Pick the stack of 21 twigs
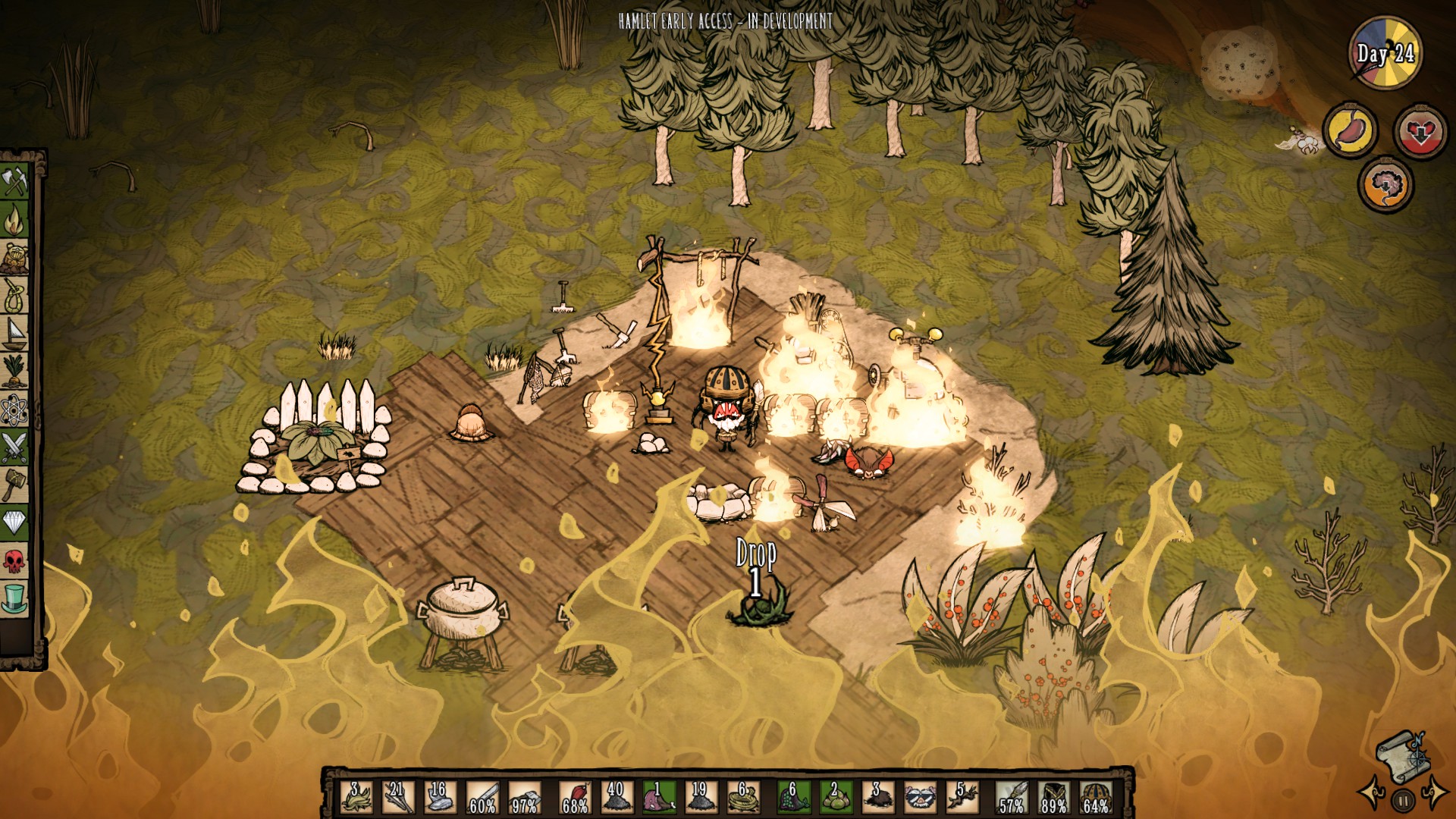1456x819 pixels. (397, 797)
